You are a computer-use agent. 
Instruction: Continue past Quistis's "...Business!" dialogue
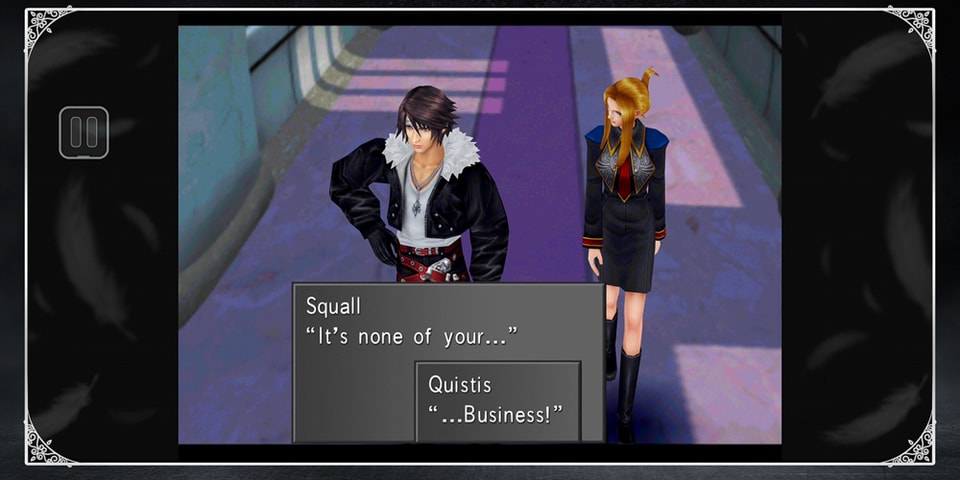click(x=497, y=401)
